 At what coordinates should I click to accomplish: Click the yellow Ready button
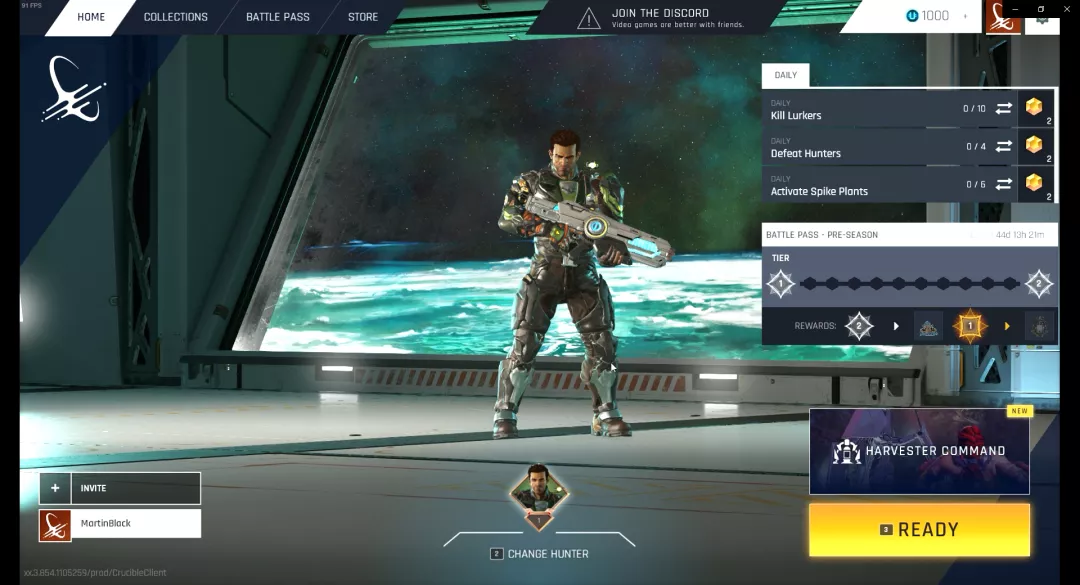919,530
